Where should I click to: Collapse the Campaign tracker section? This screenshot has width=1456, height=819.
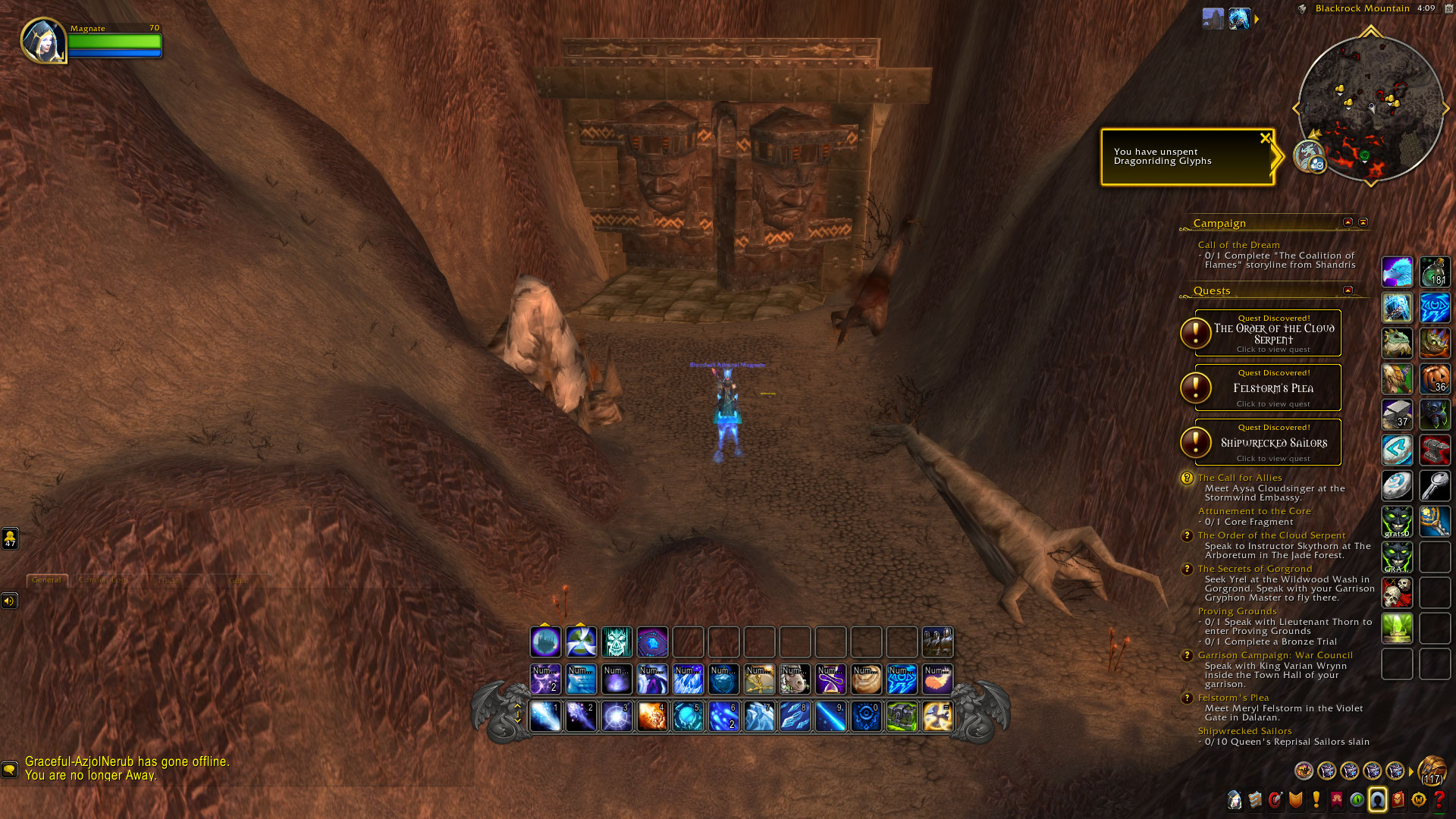pos(1348,222)
